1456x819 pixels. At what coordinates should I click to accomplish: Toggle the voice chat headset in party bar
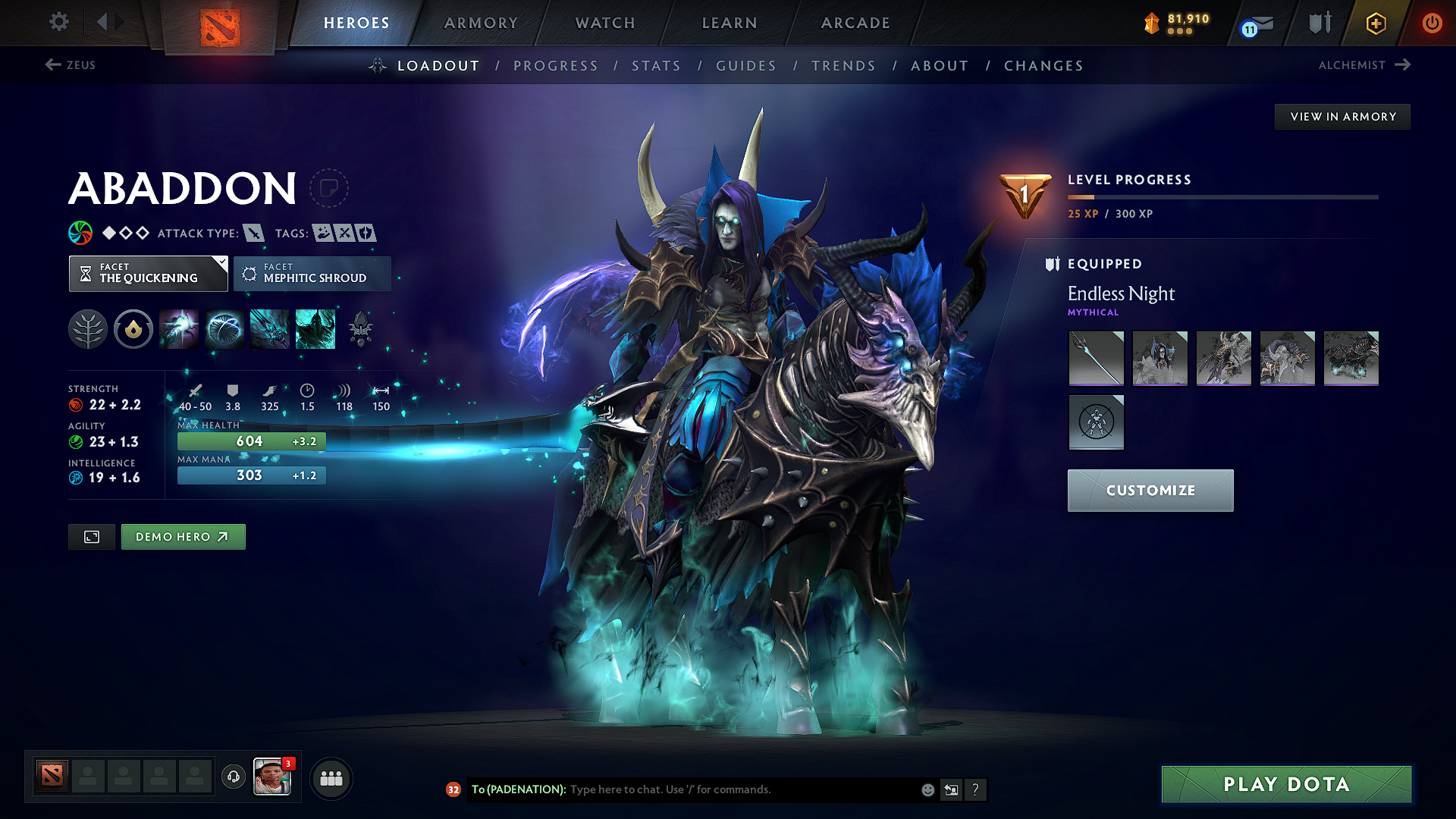pyautogui.click(x=233, y=777)
